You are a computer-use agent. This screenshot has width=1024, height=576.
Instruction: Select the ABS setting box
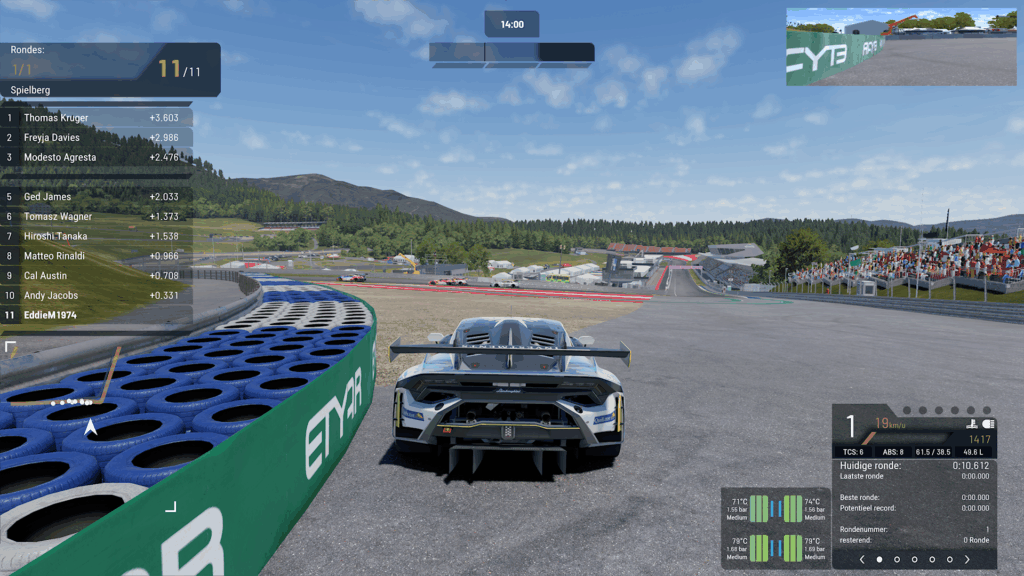tap(893, 452)
